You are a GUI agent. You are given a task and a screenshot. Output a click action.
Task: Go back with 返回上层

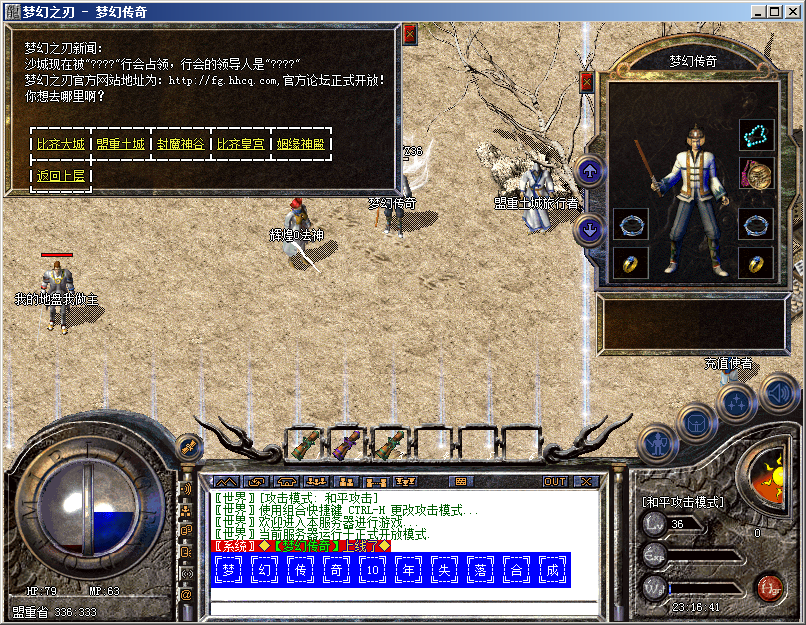coord(61,176)
